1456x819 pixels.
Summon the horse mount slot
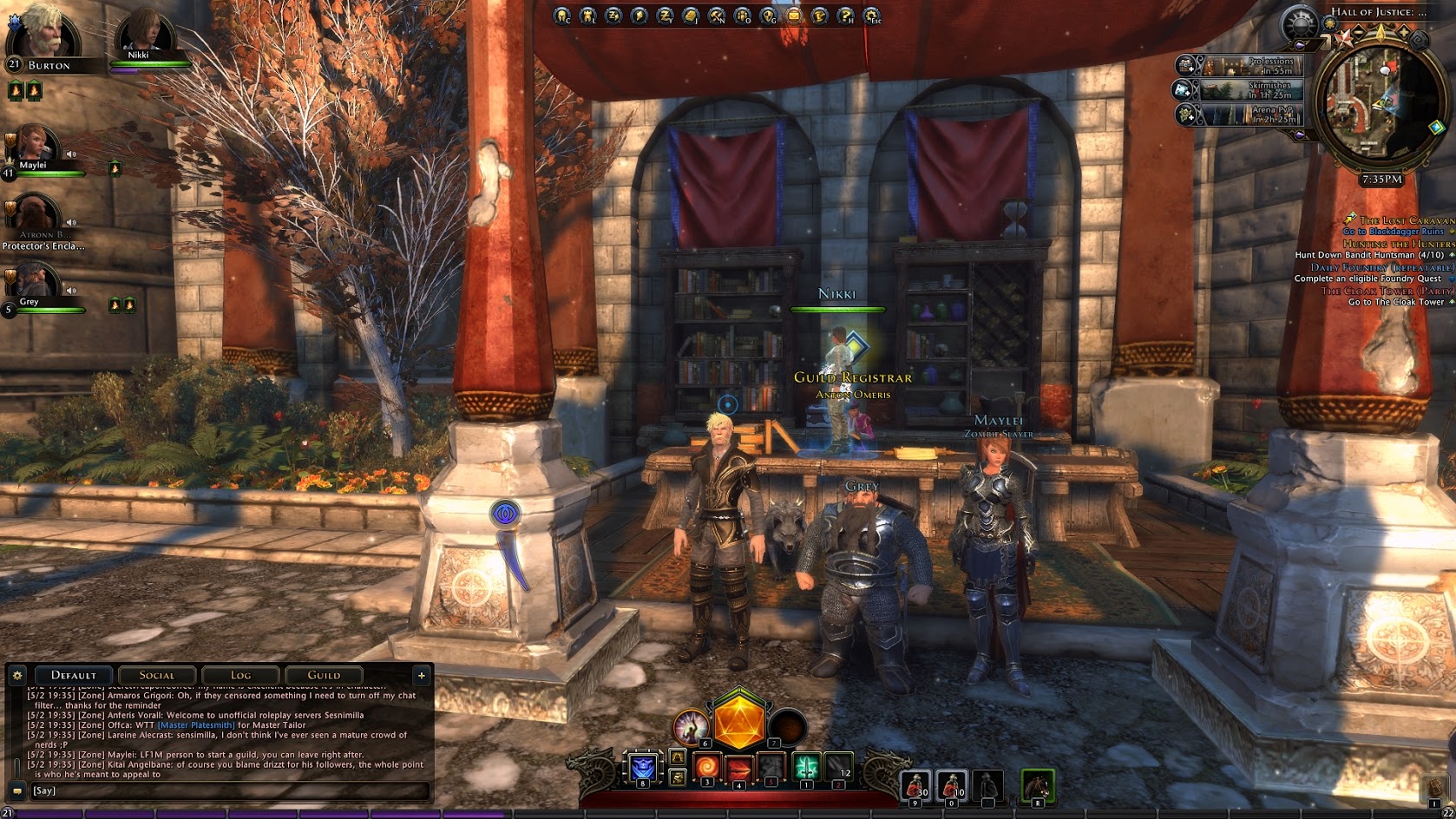[1037, 785]
